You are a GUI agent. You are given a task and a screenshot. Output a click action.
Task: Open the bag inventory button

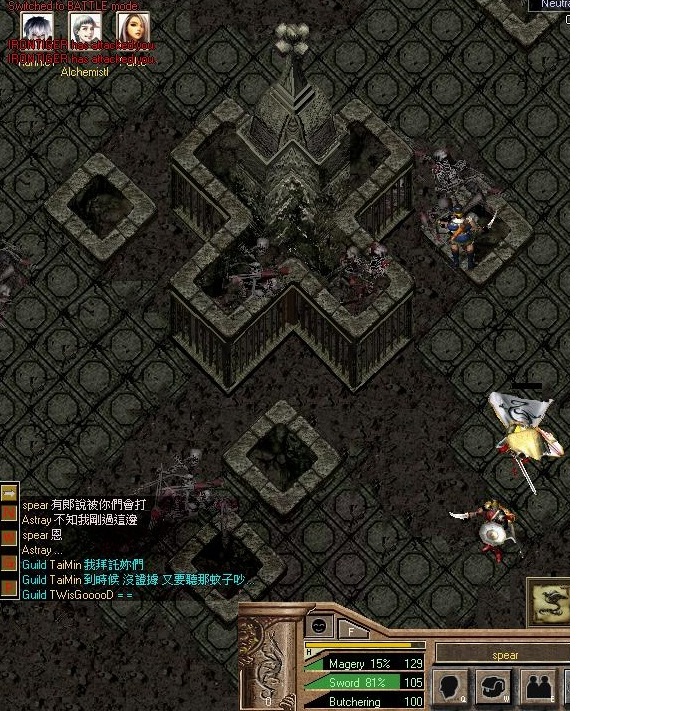tap(495, 688)
